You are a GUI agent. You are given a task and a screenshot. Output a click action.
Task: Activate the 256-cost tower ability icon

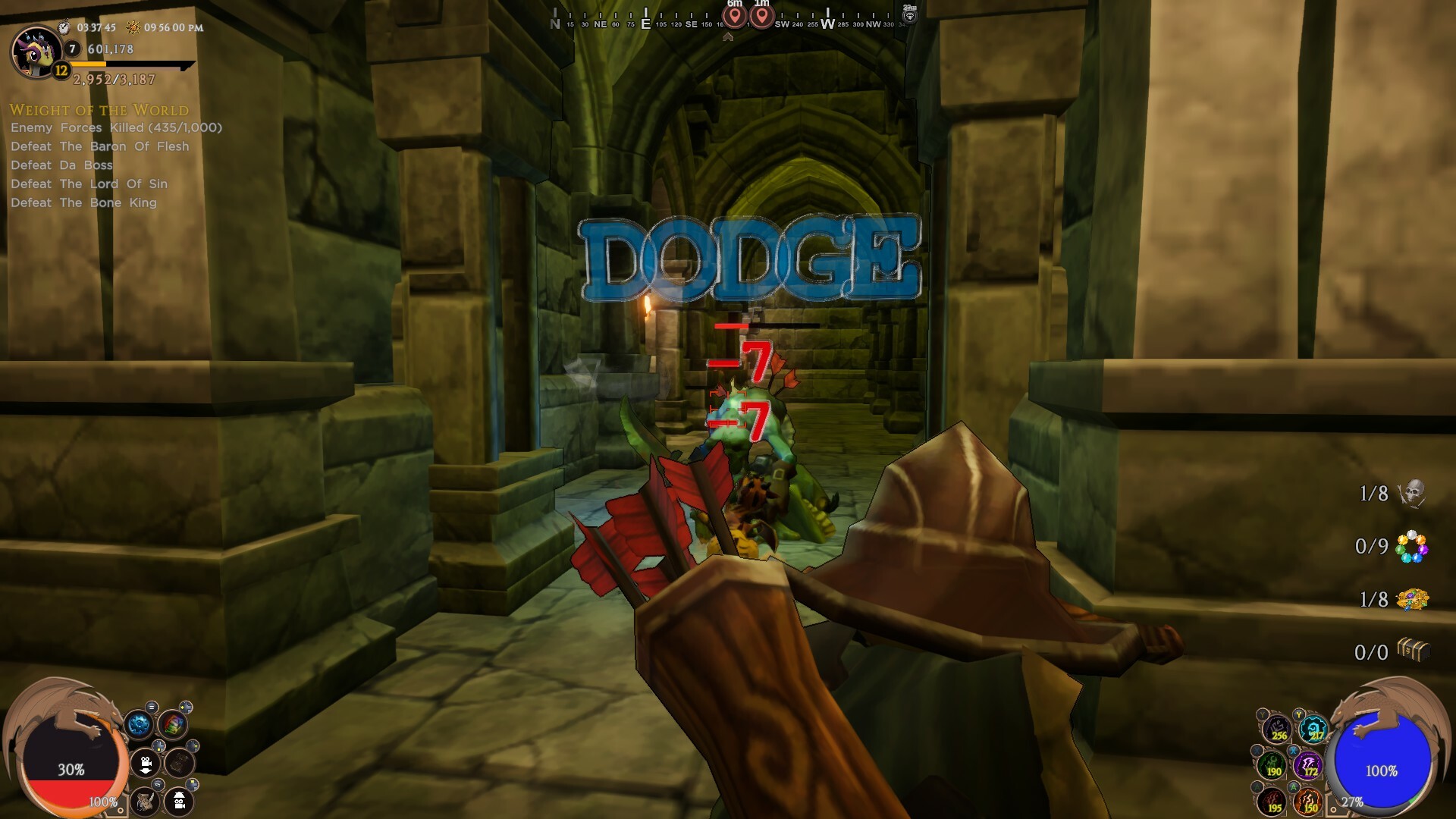click(1277, 730)
